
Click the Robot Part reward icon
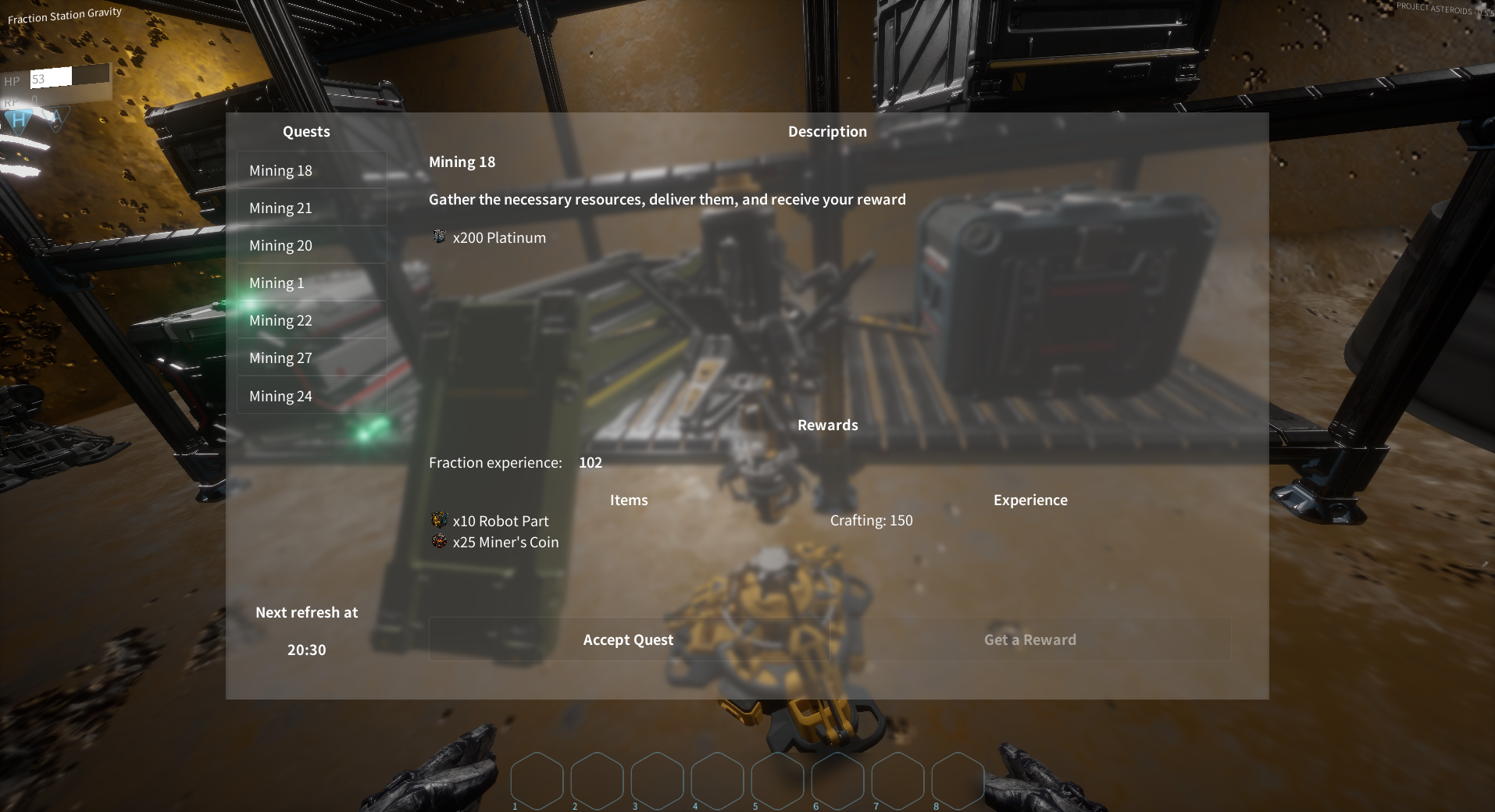[x=439, y=520]
